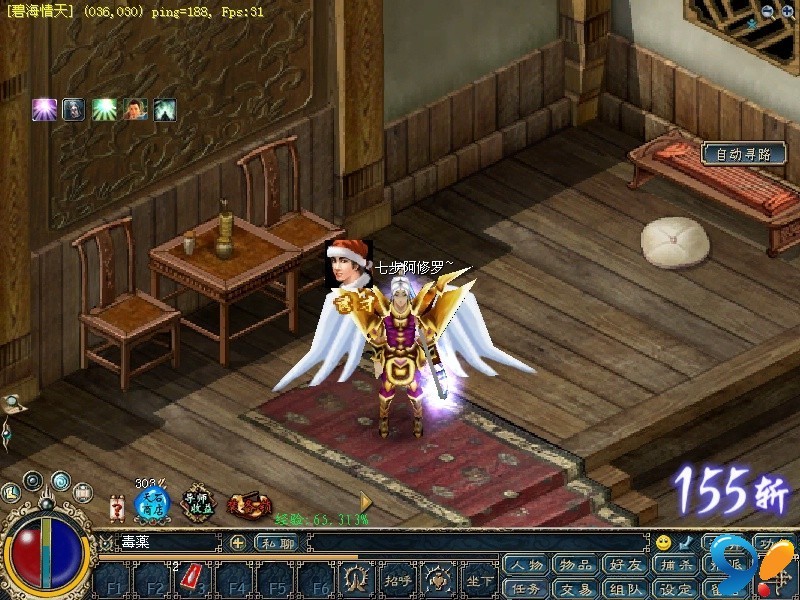Open the 交易 trade window

(x=577, y=589)
